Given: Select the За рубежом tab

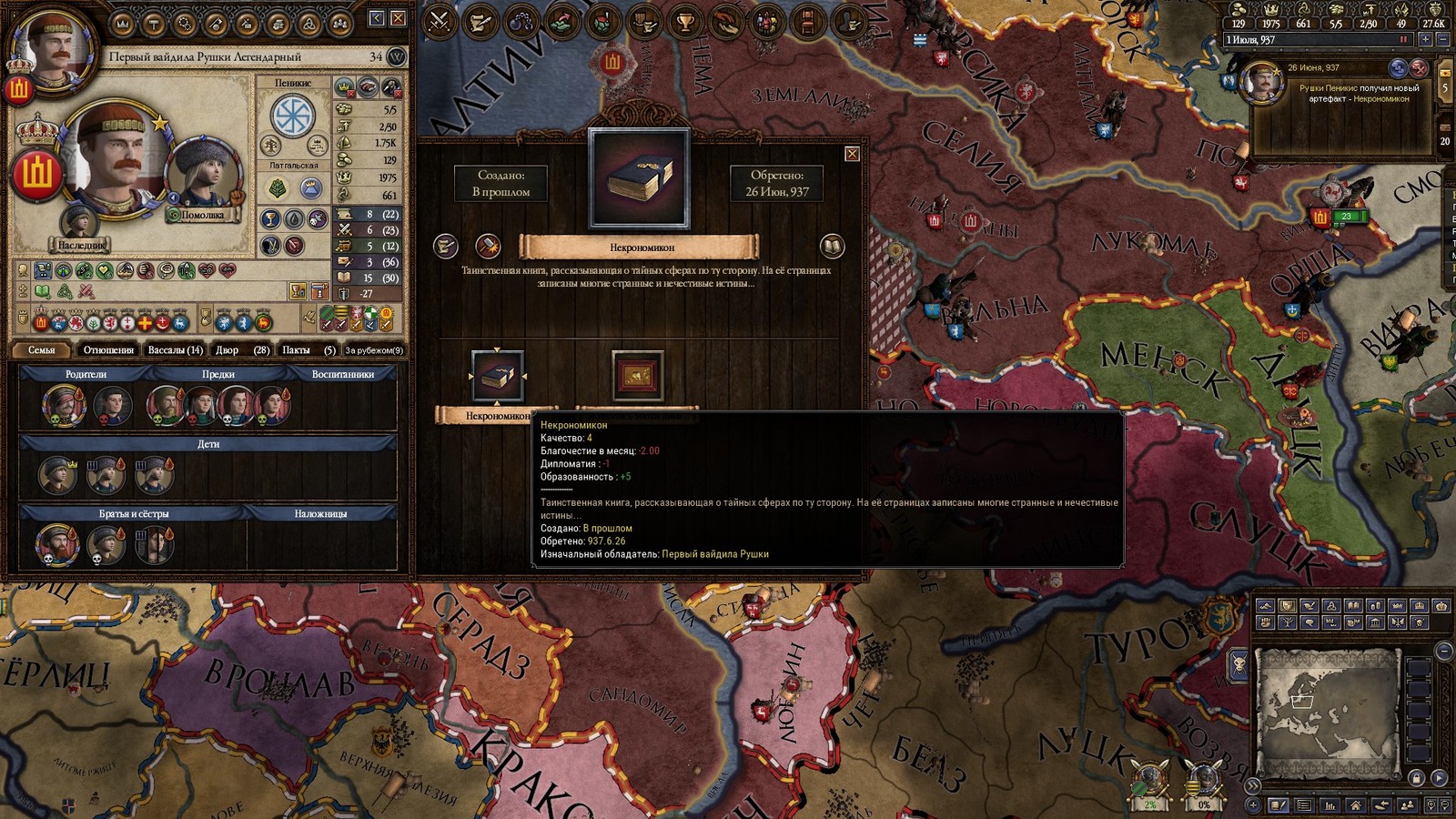Looking at the screenshot, I should coord(374,349).
